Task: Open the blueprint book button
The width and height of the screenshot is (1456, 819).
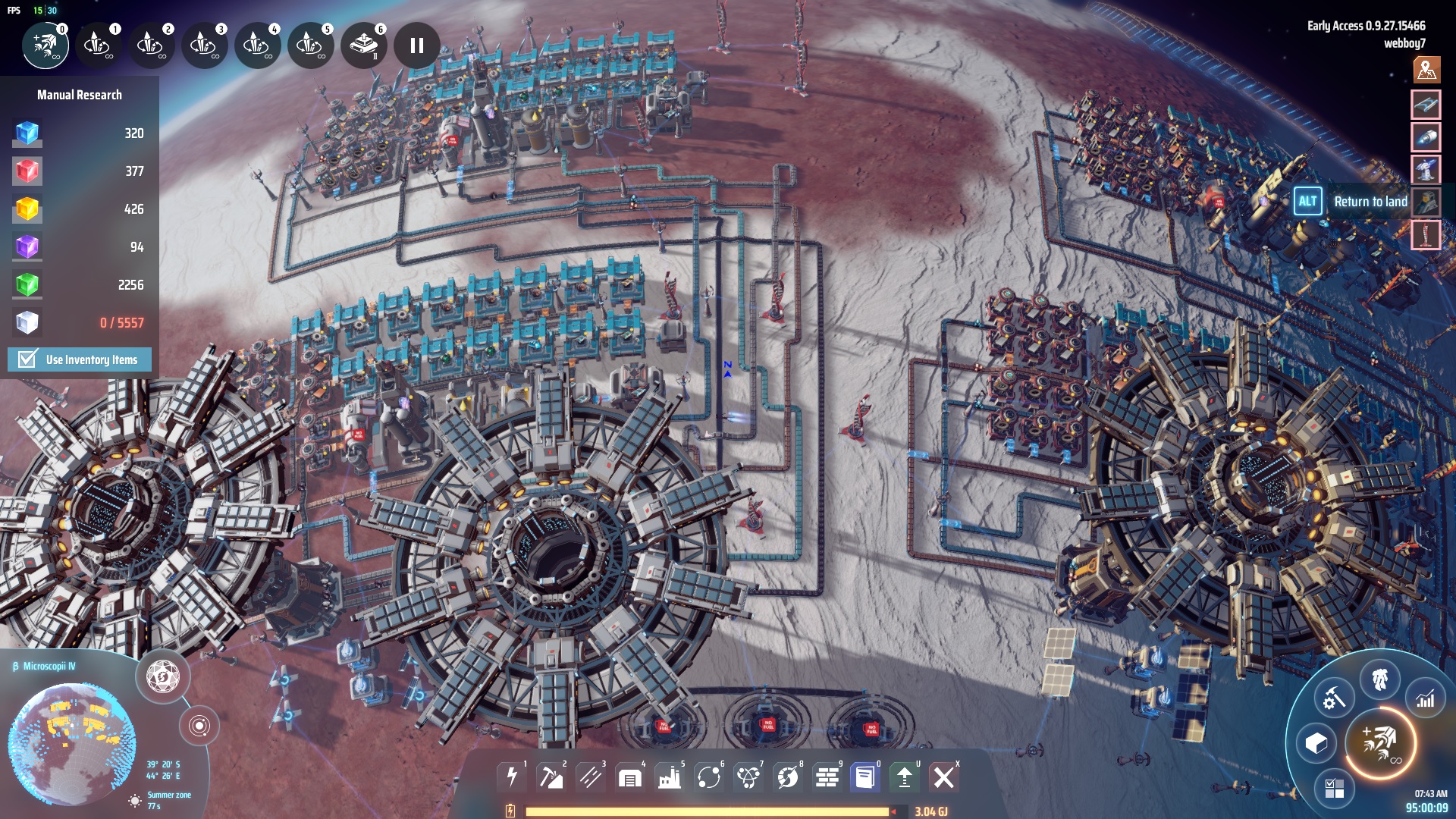Action: [x=864, y=777]
